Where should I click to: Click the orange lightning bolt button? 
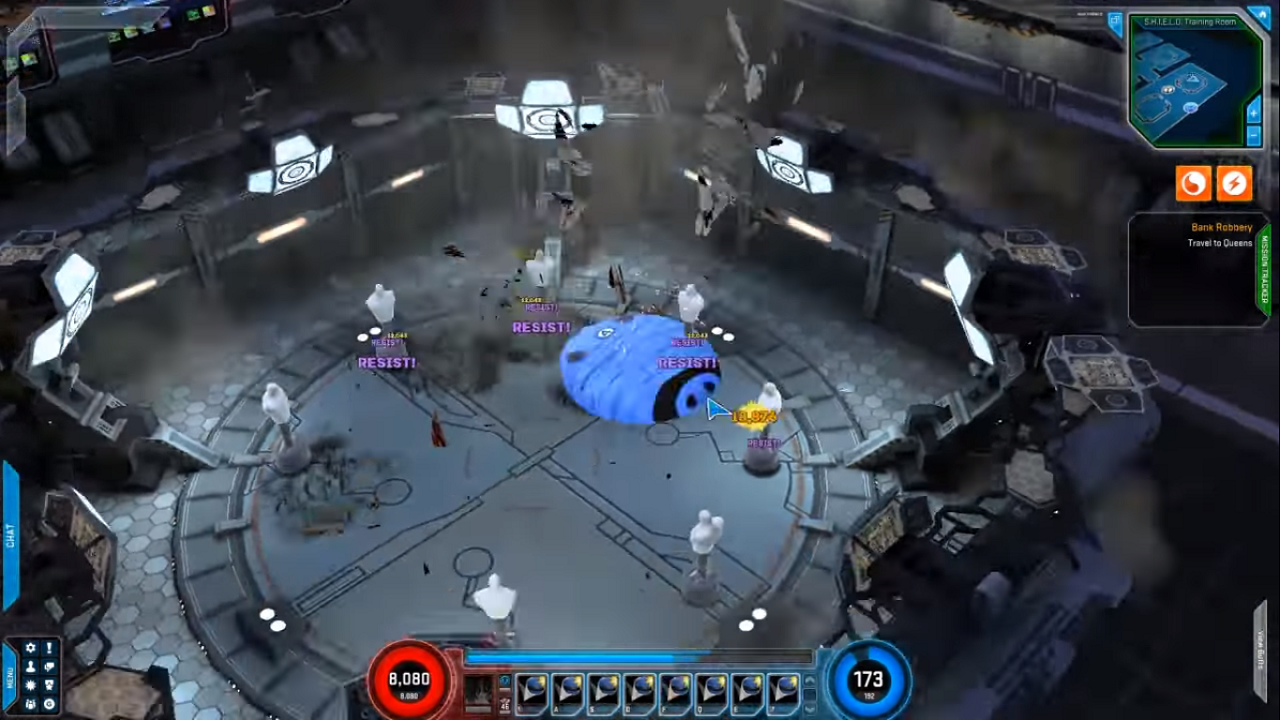pyautogui.click(x=1235, y=183)
